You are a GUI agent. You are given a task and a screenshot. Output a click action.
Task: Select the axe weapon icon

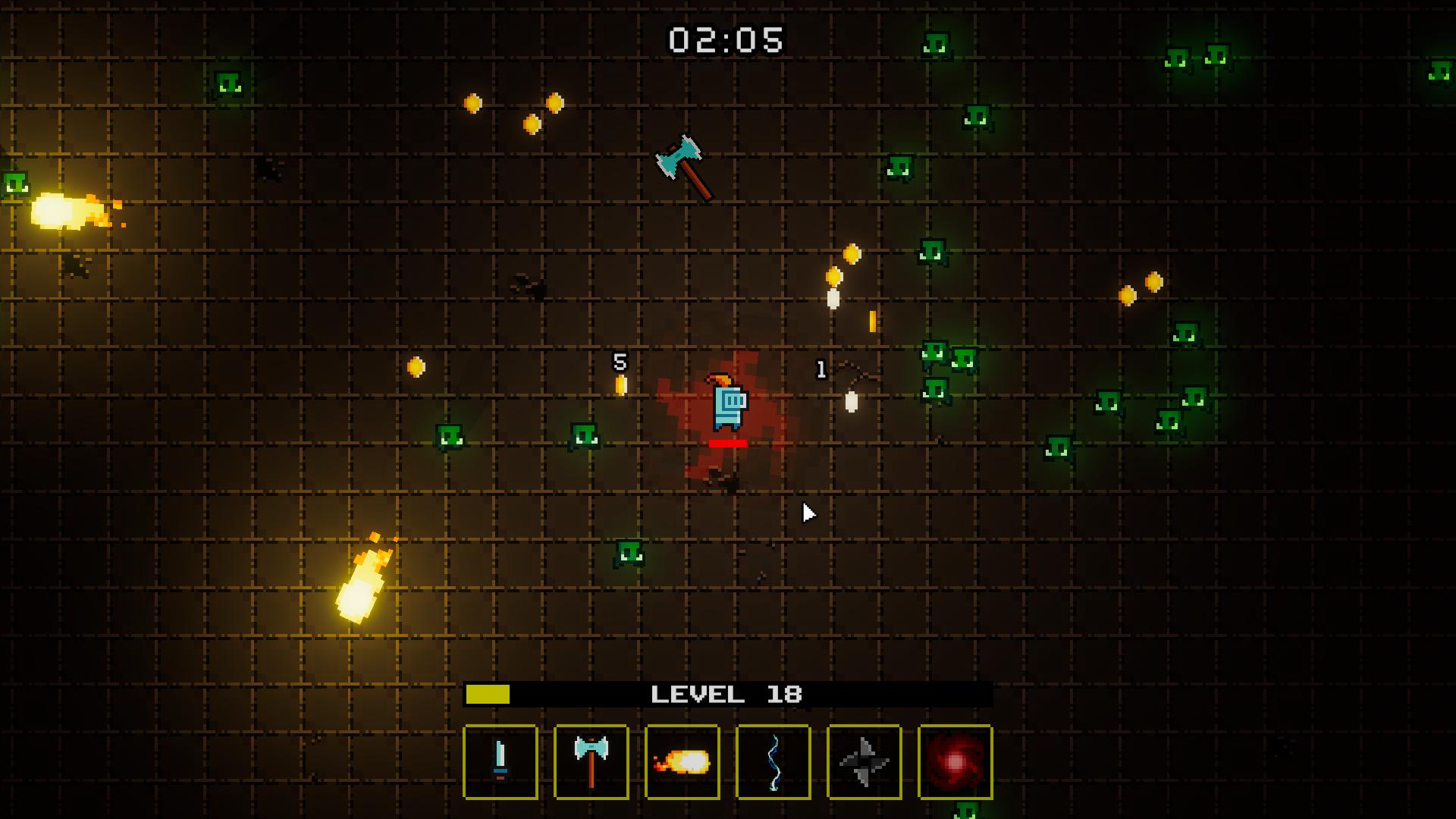click(591, 763)
